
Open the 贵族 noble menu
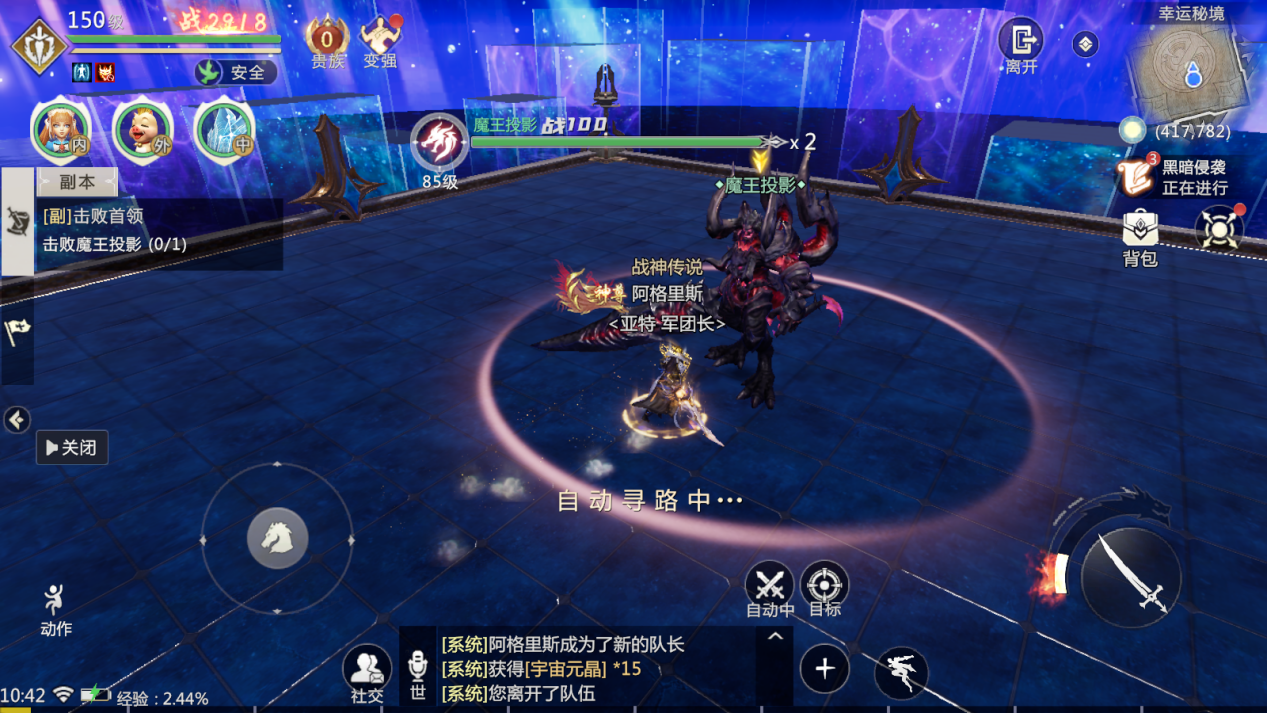(327, 43)
